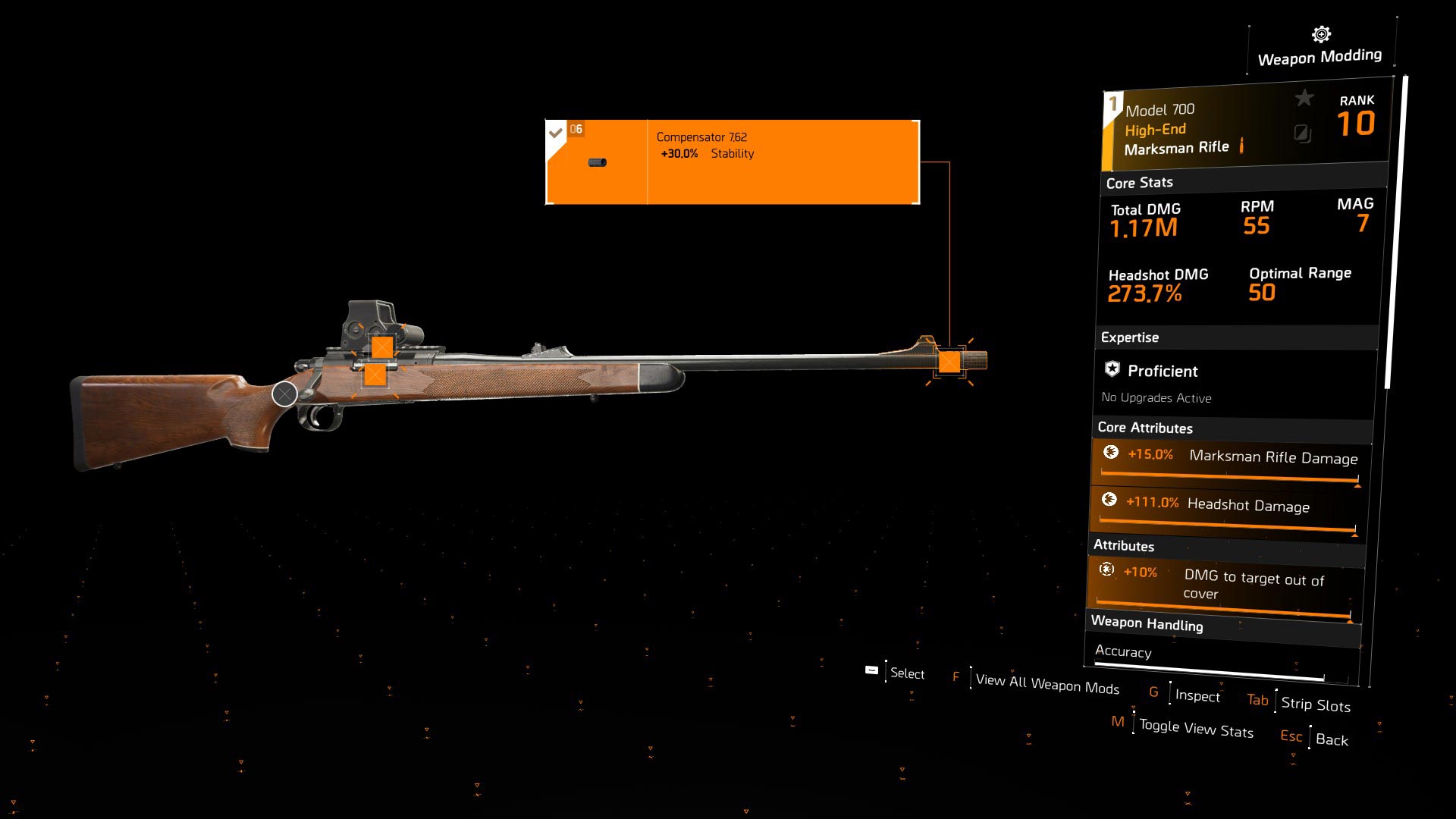This screenshot has width=1456, height=819.
Task: Toggle View Stats
Action: (1195, 729)
